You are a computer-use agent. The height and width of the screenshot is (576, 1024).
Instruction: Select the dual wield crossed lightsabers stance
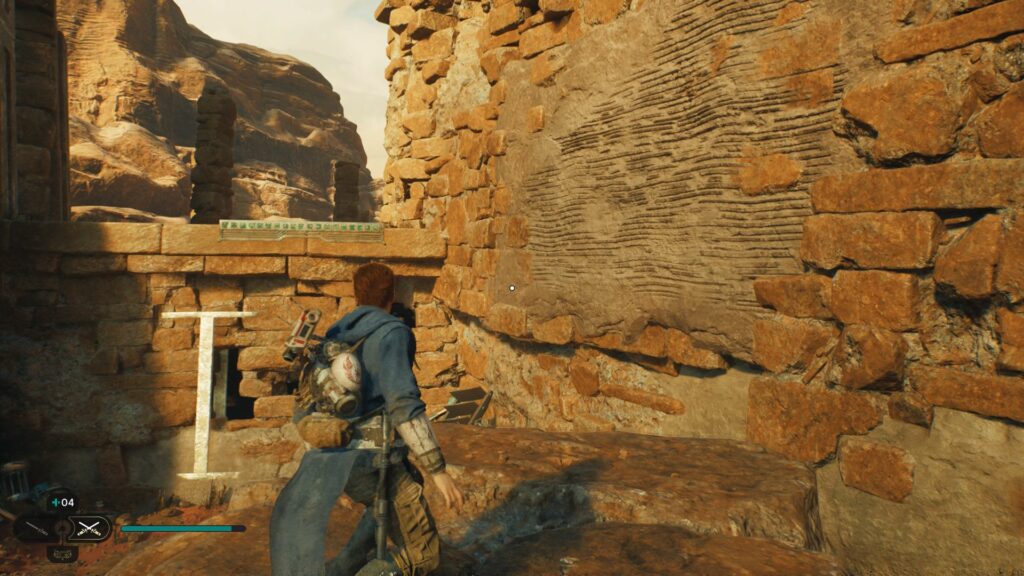pos(91,528)
